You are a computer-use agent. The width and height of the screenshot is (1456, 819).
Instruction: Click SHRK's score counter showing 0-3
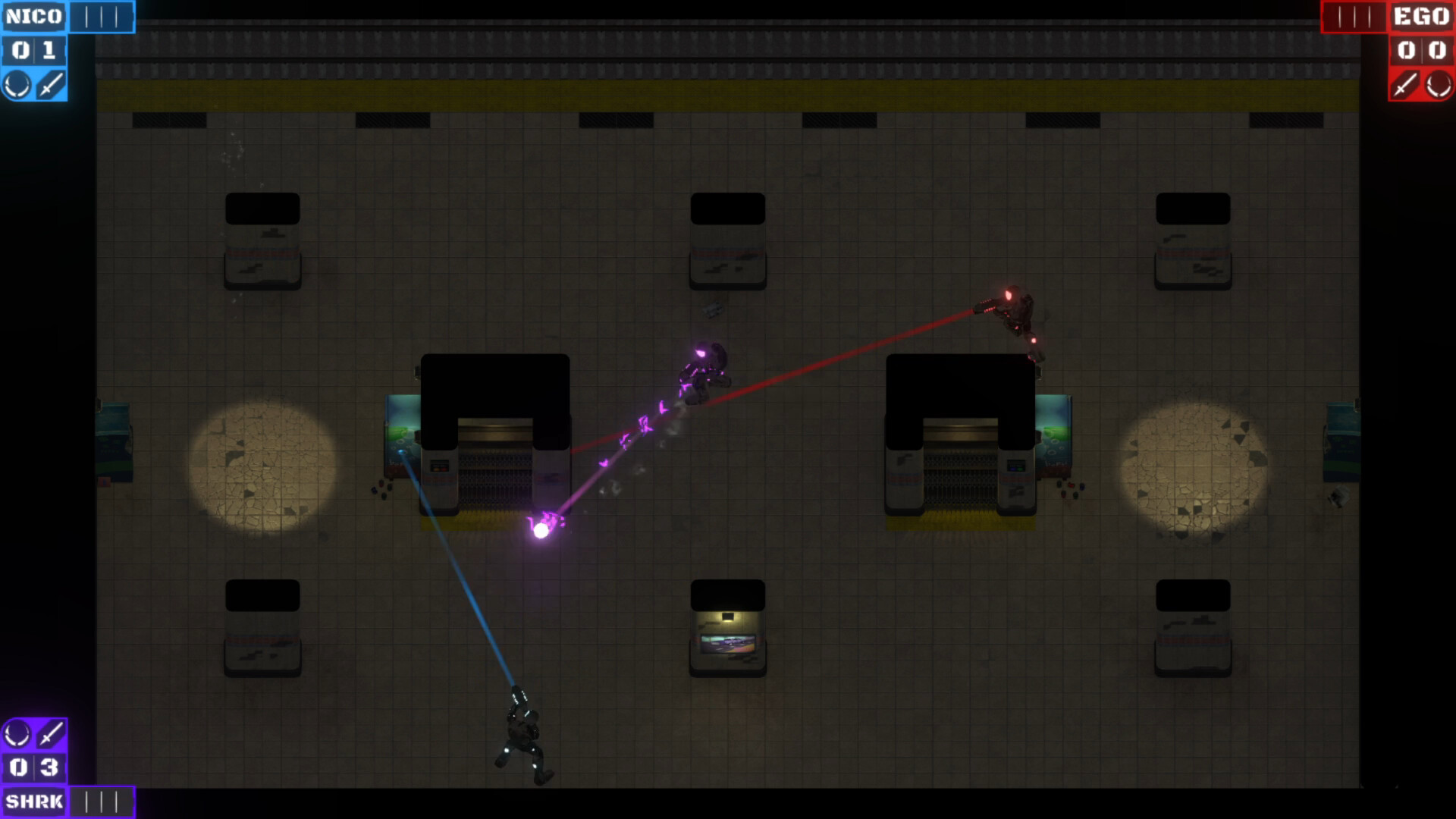[x=33, y=767]
